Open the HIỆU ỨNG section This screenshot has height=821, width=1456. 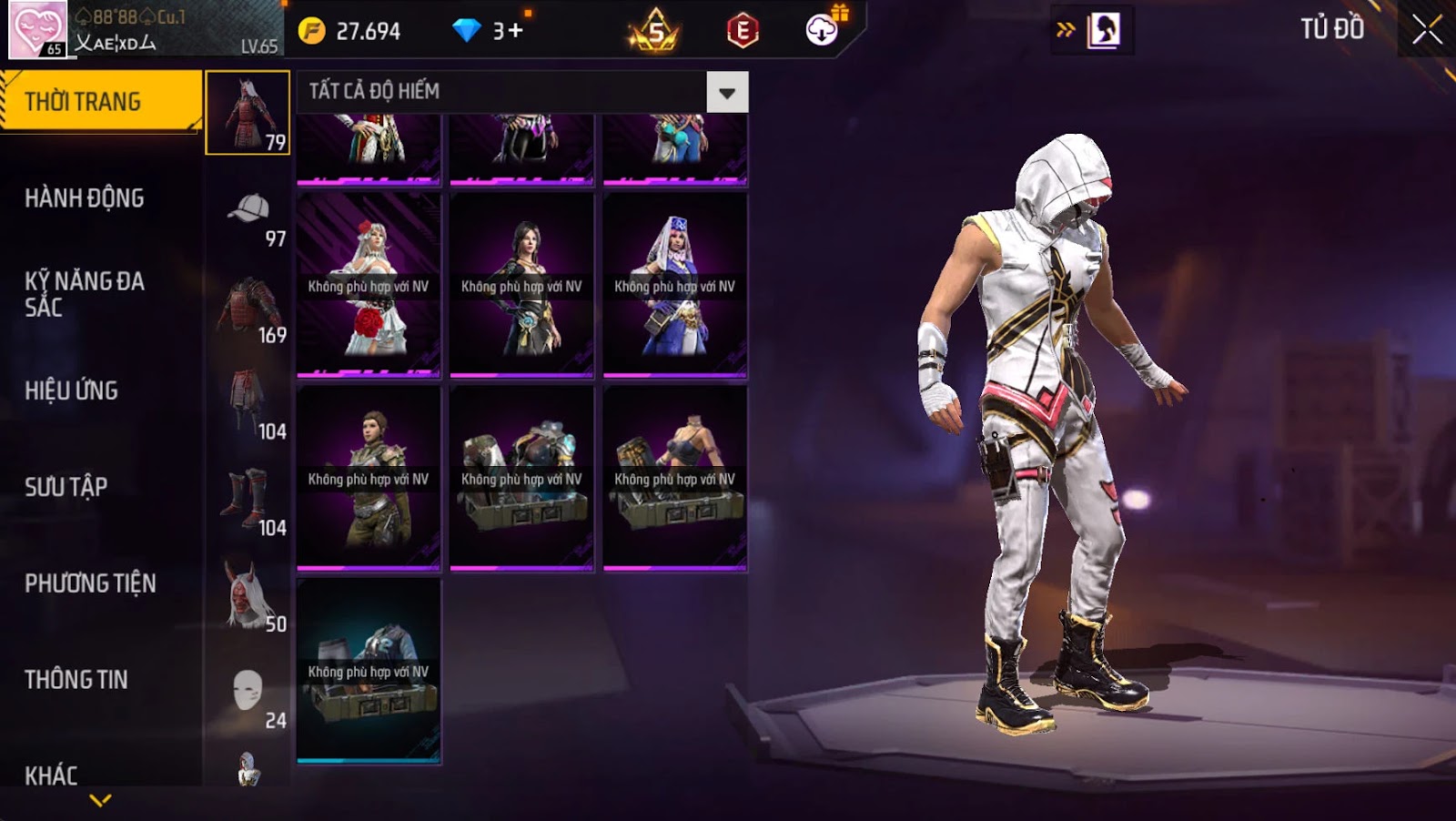click(71, 390)
